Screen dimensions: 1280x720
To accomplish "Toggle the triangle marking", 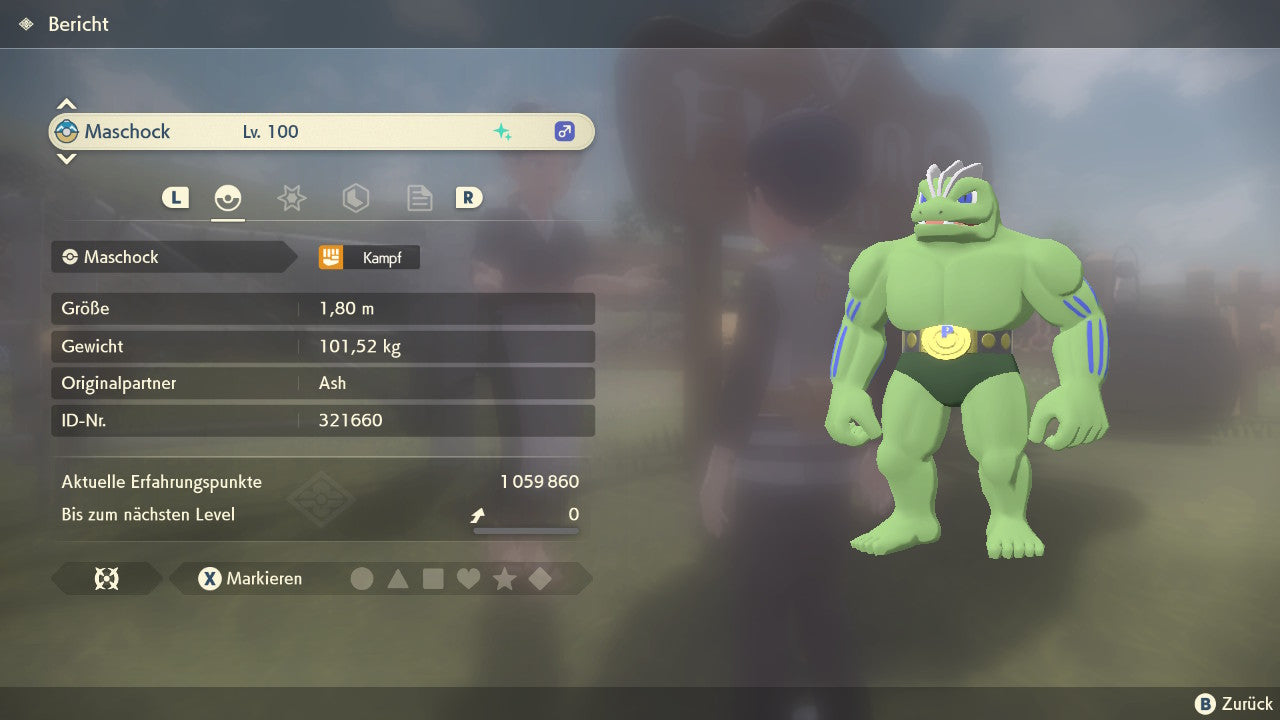I will tap(398, 579).
